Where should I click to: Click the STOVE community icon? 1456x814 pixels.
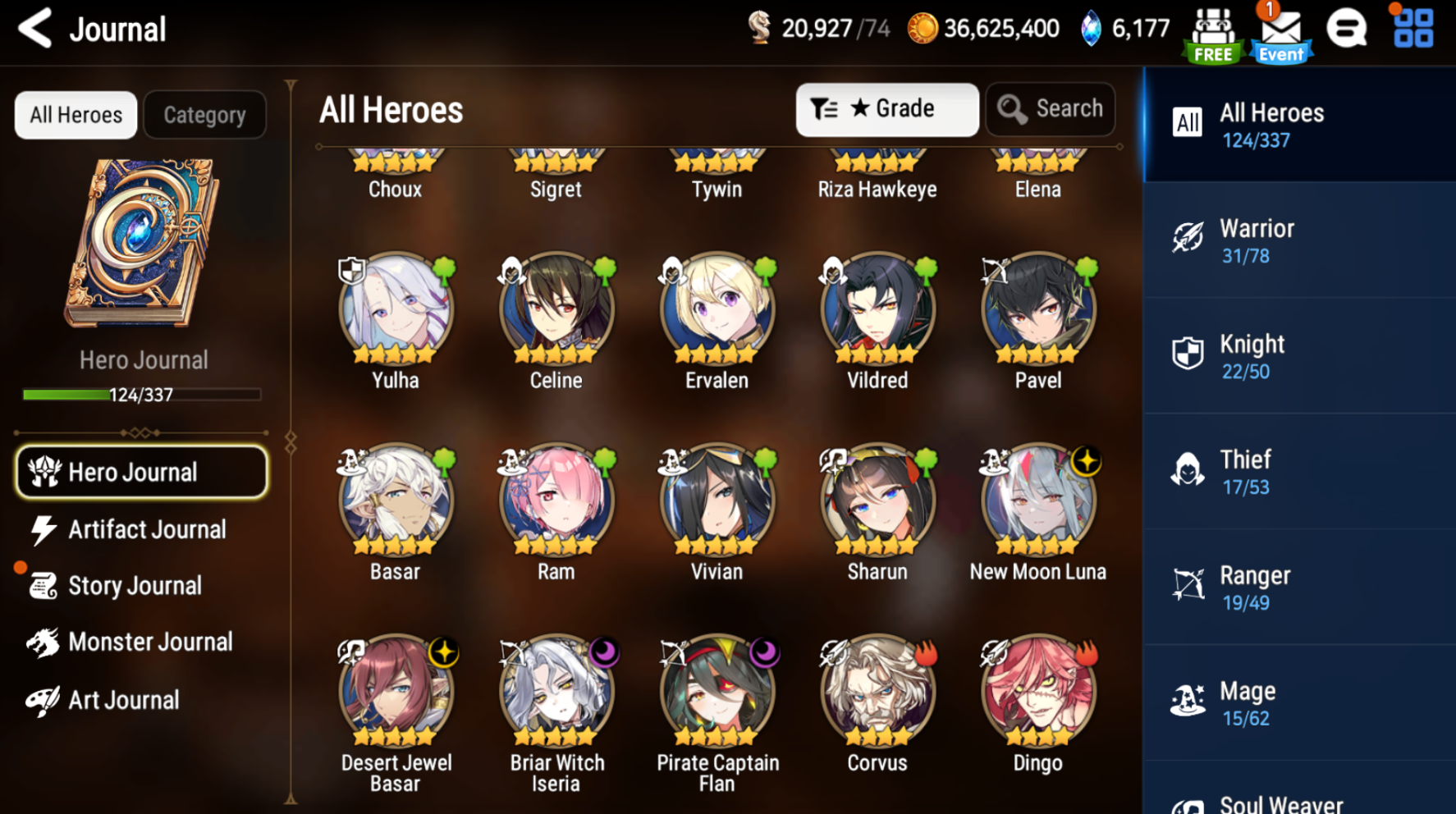click(x=1347, y=27)
